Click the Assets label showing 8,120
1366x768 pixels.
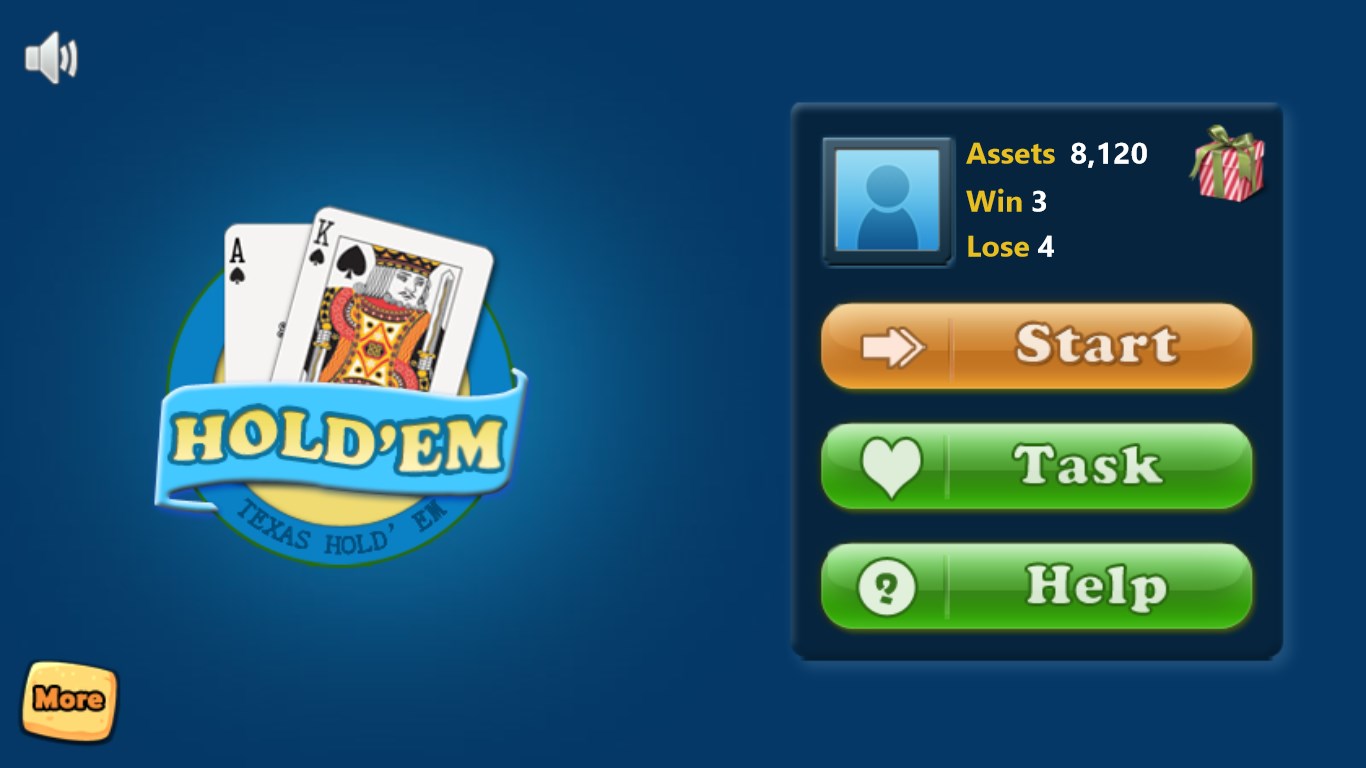click(1010, 154)
